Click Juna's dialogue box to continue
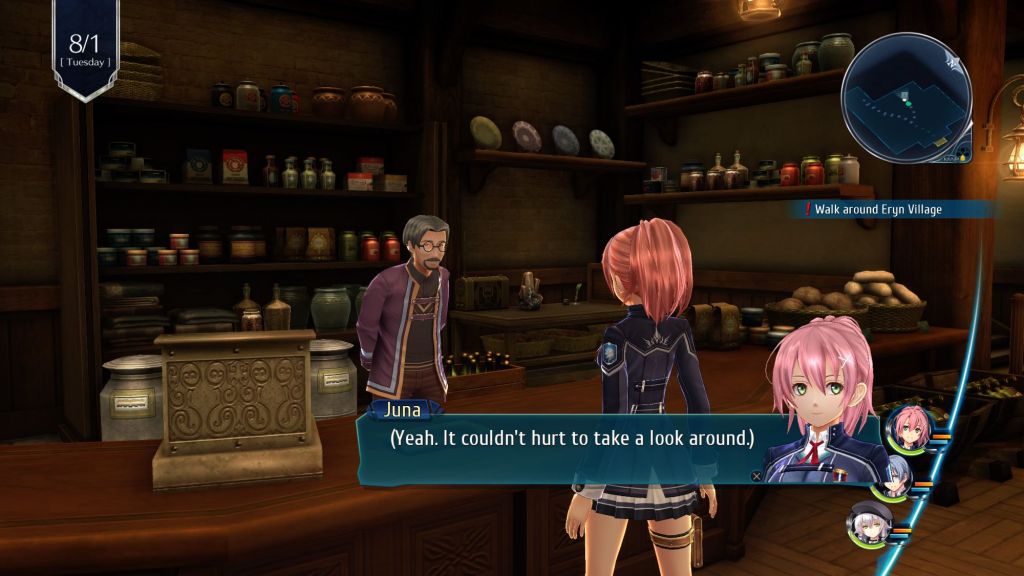The image size is (1024, 576). (x=570, y=439)
